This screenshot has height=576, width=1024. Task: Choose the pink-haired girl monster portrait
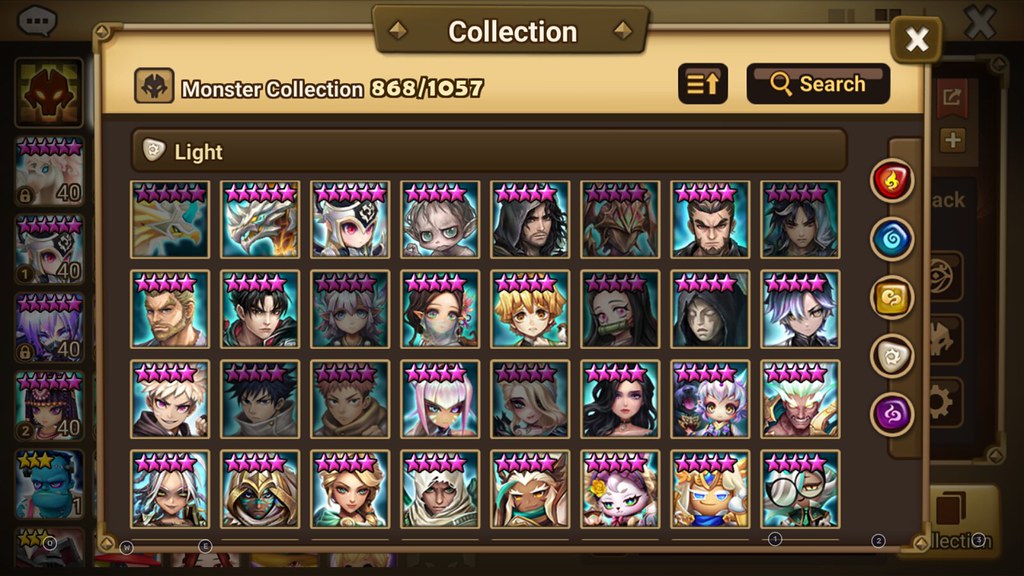pyautogui.click(x=440, y=398)
